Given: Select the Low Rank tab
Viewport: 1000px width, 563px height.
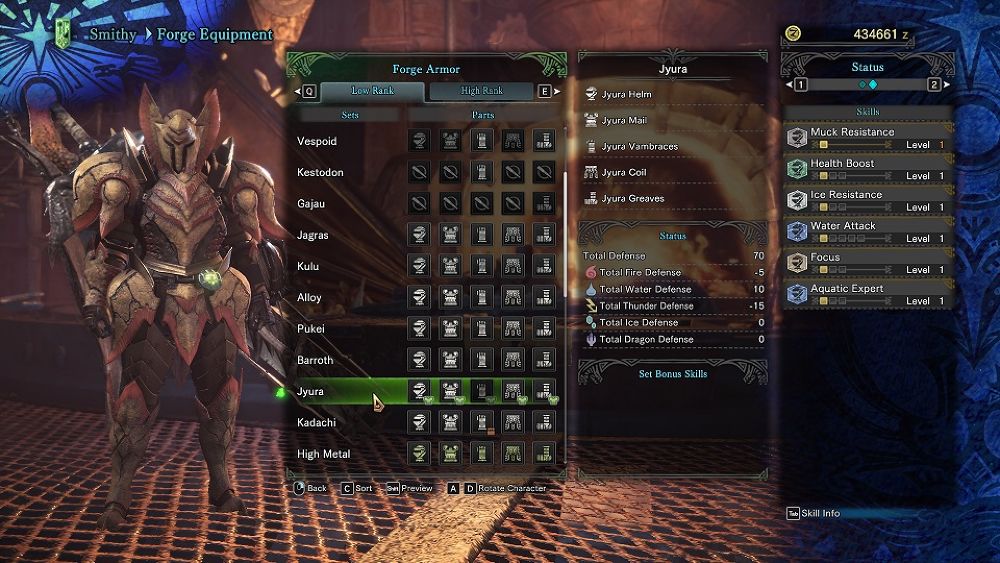Looking at the screenshot, I should (373, 91).
